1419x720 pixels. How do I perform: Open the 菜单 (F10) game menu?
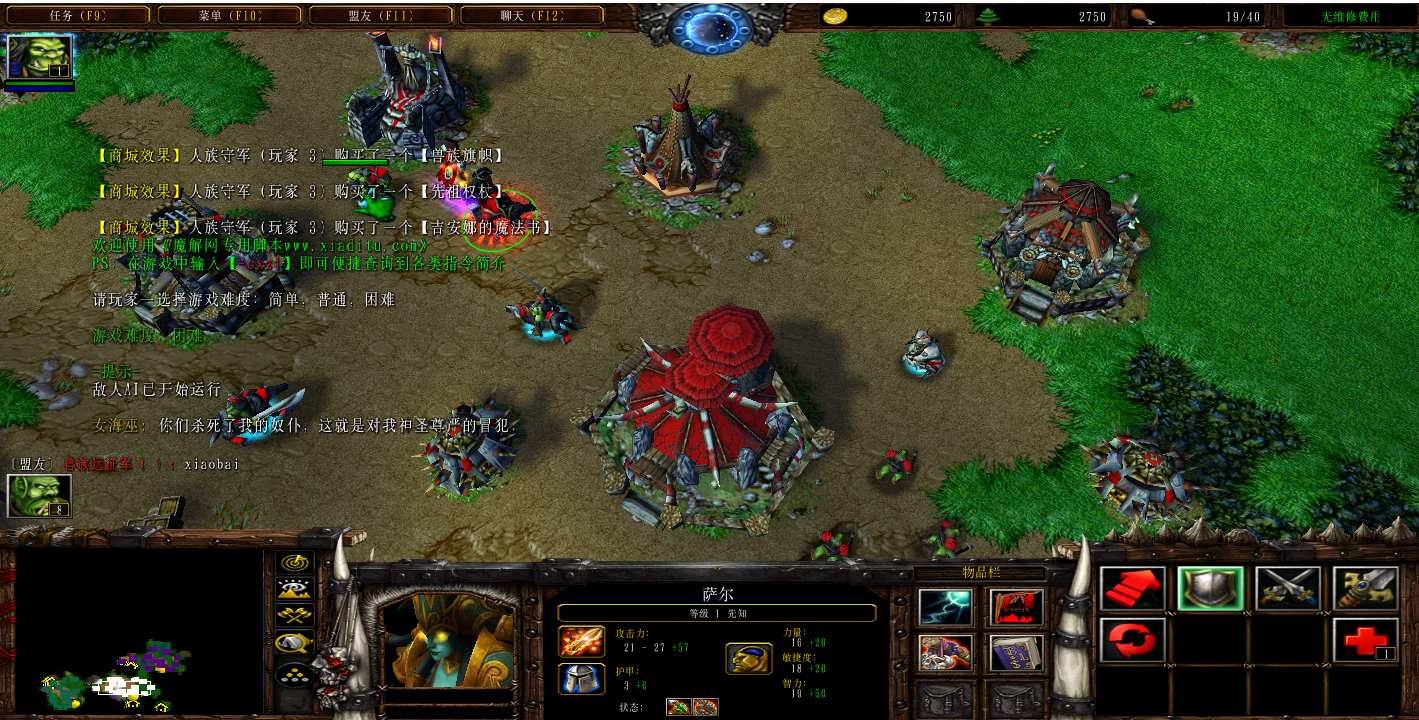pyautogui.click(x=229, y=16)
